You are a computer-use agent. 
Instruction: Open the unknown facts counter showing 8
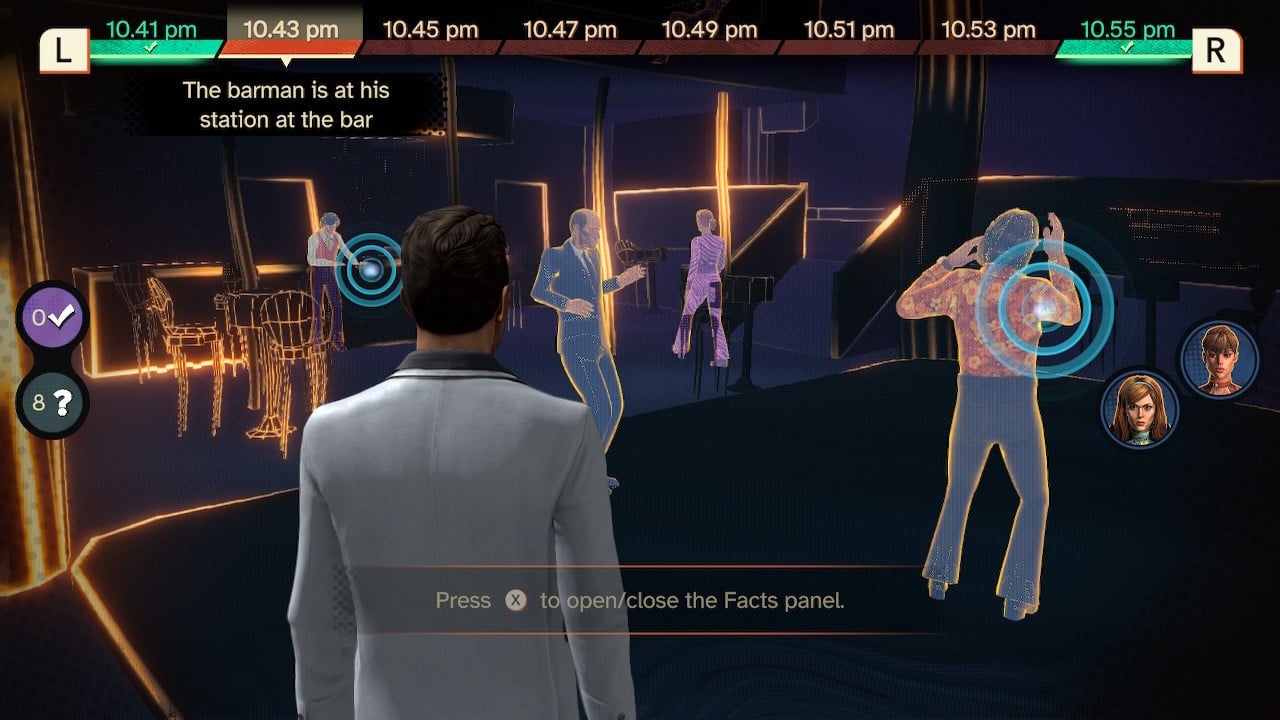tap(52, 404)
